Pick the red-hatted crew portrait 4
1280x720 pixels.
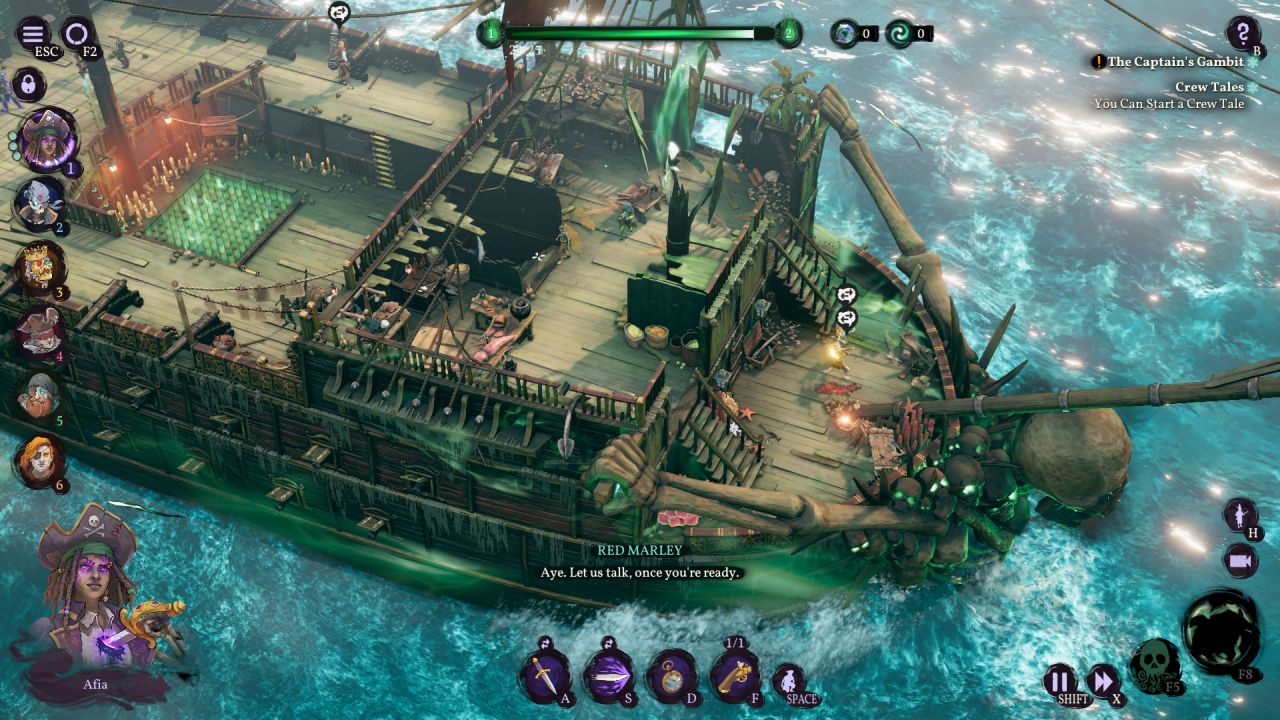coord(40,330)
